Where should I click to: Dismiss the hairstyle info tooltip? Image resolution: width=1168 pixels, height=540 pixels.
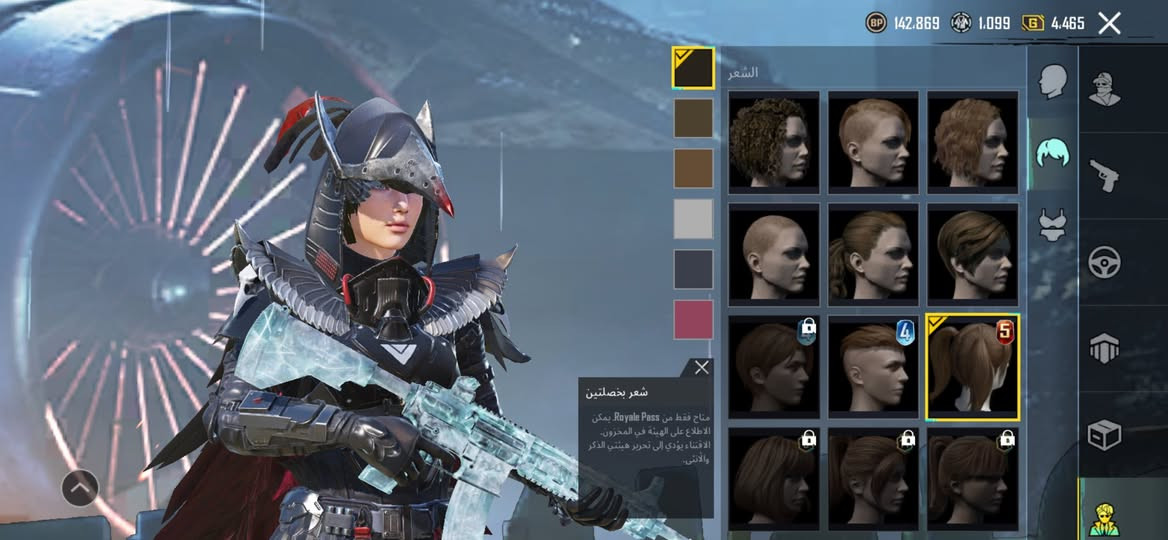(702, 368)
